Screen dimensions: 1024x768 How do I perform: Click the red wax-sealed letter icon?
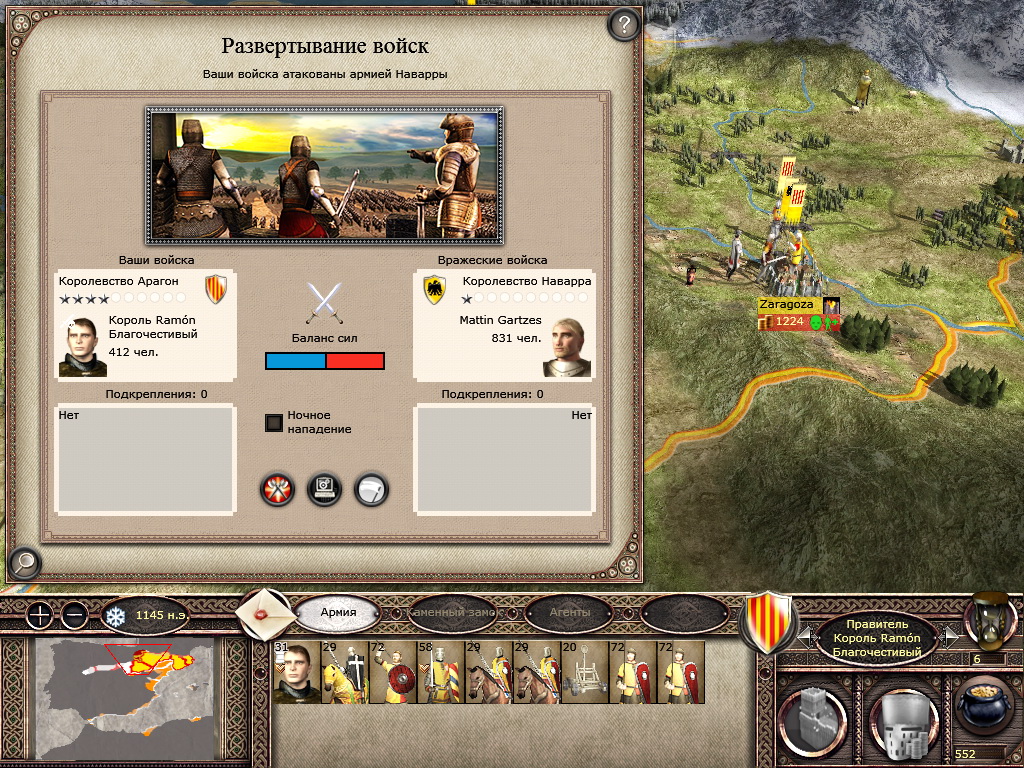coord(263,613)
